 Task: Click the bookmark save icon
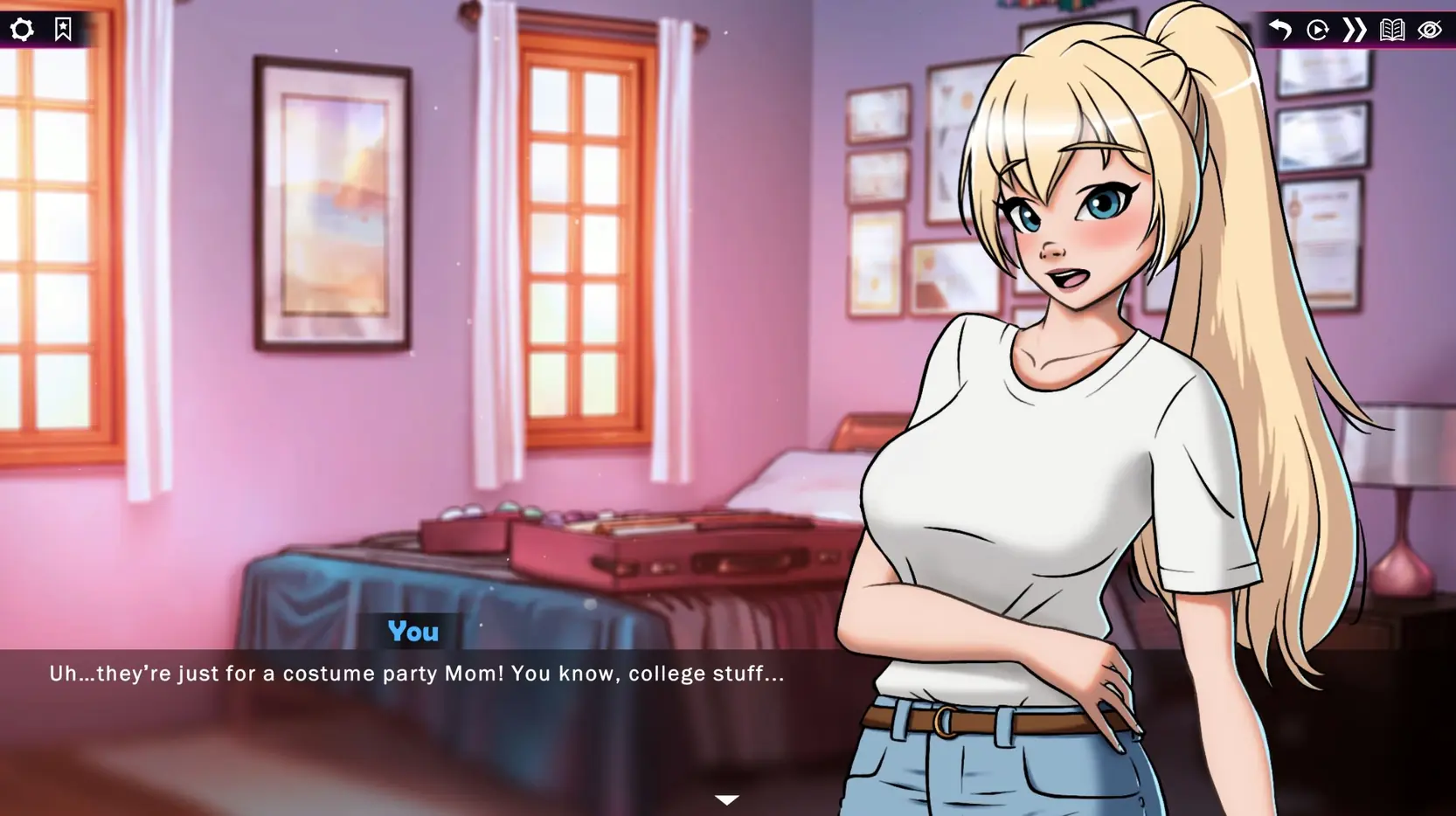click(63, 29)
